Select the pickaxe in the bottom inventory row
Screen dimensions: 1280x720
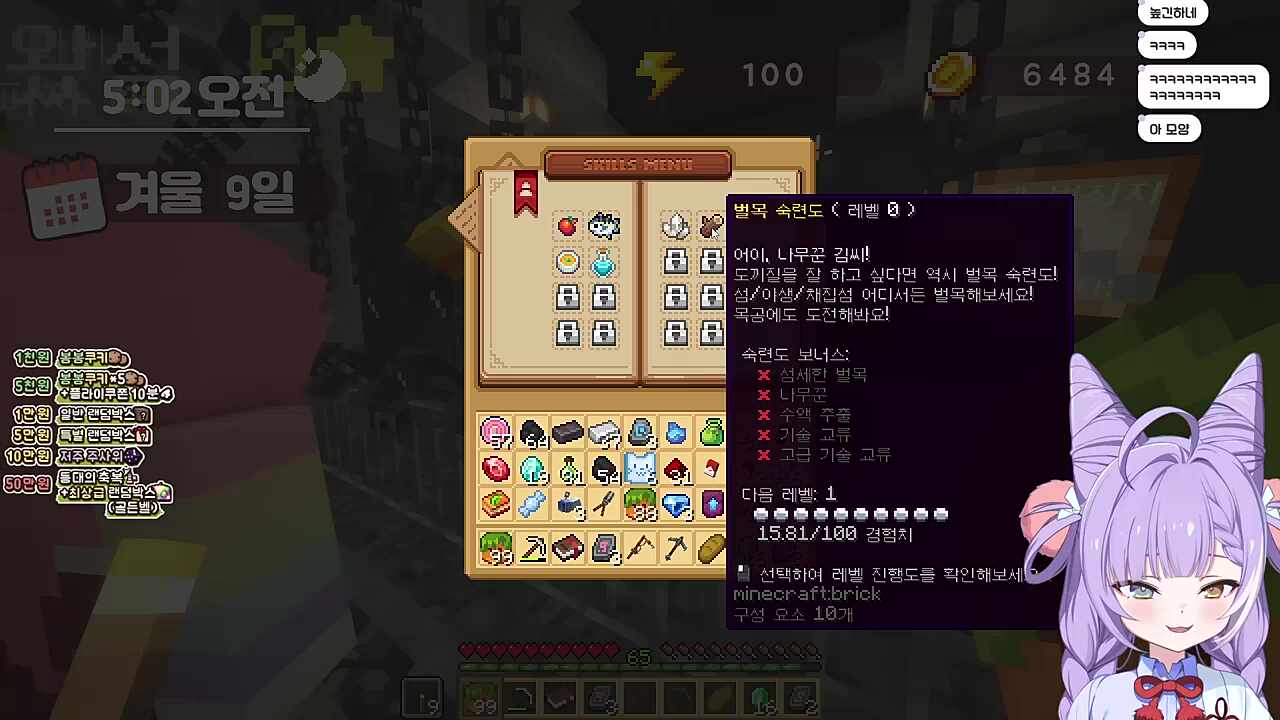click(678, 547)
